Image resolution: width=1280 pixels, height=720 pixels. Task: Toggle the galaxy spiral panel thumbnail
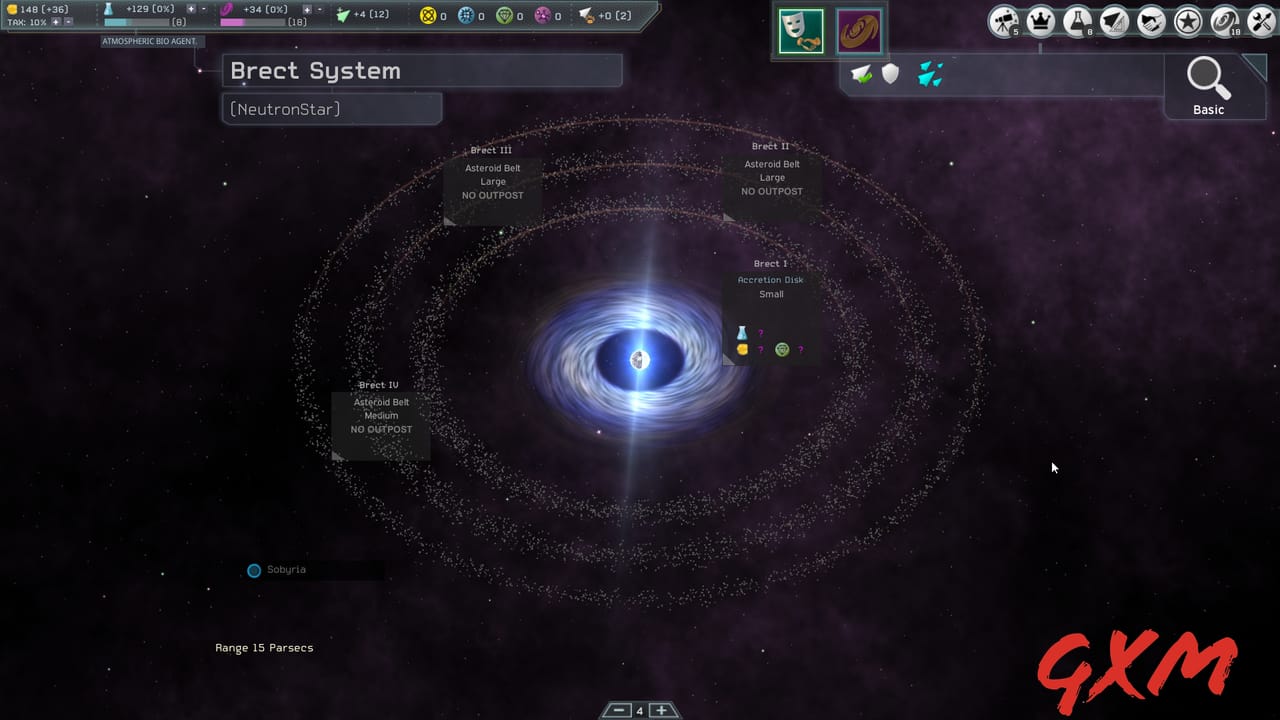click(x=858, y=30)
